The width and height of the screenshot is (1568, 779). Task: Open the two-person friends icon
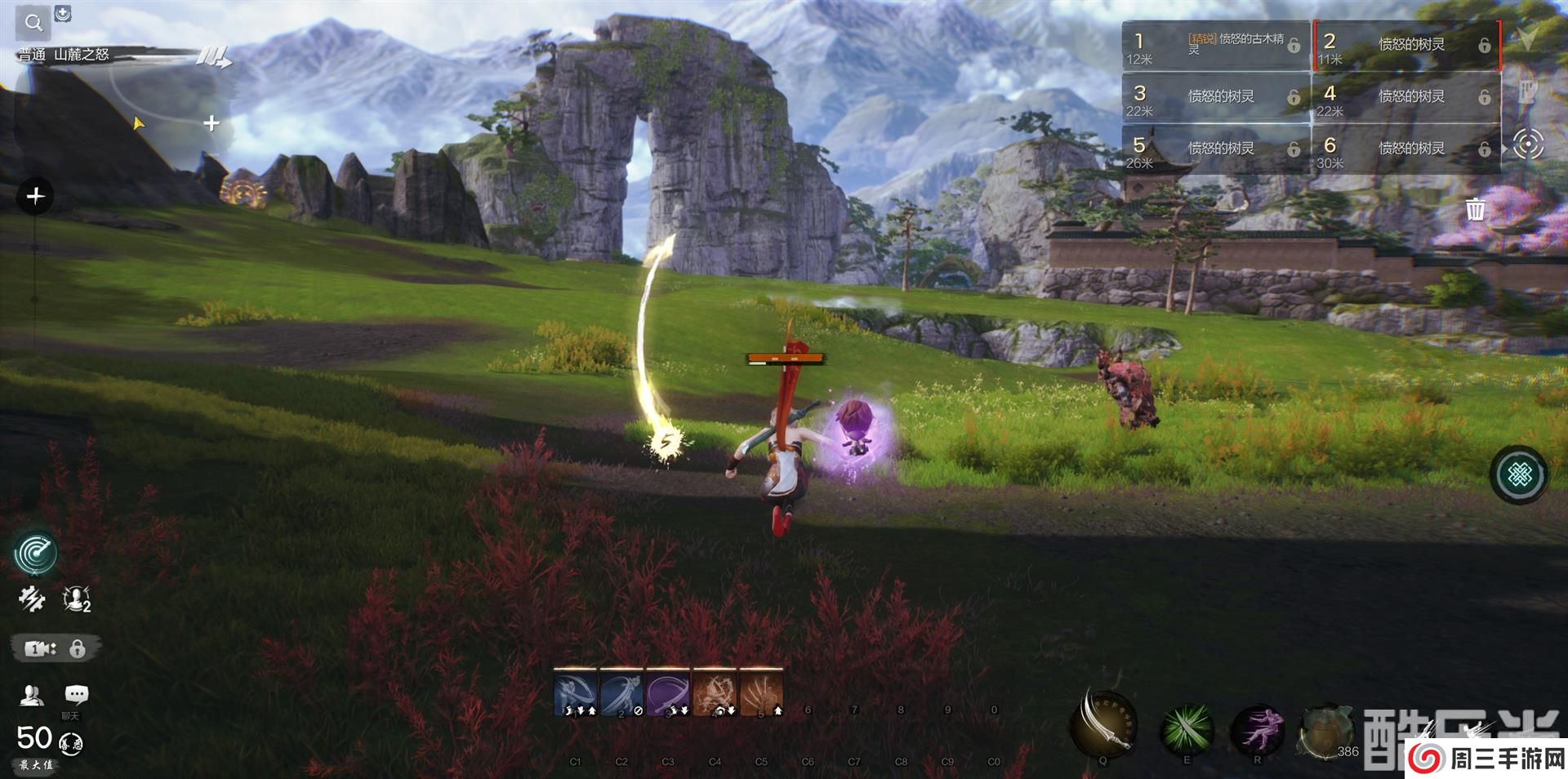(31, 696)
